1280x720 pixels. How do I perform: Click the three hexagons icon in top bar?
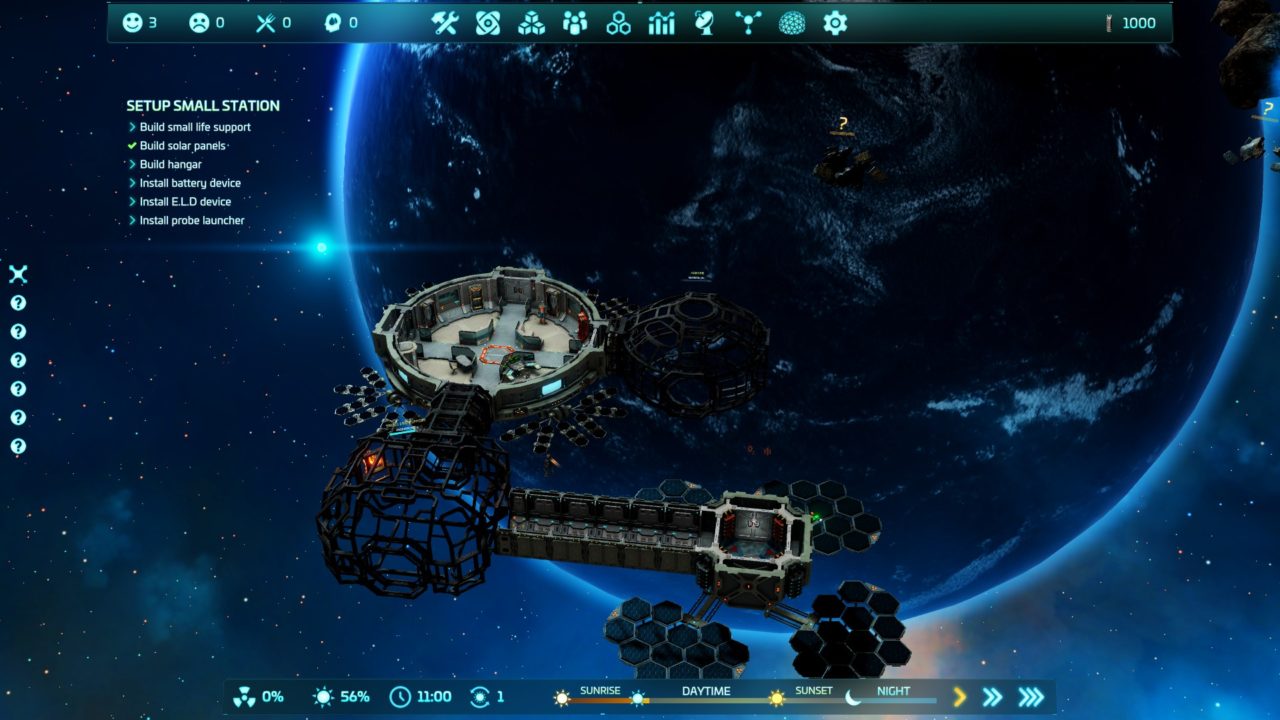pyautogui.click(x=618, y=23)
